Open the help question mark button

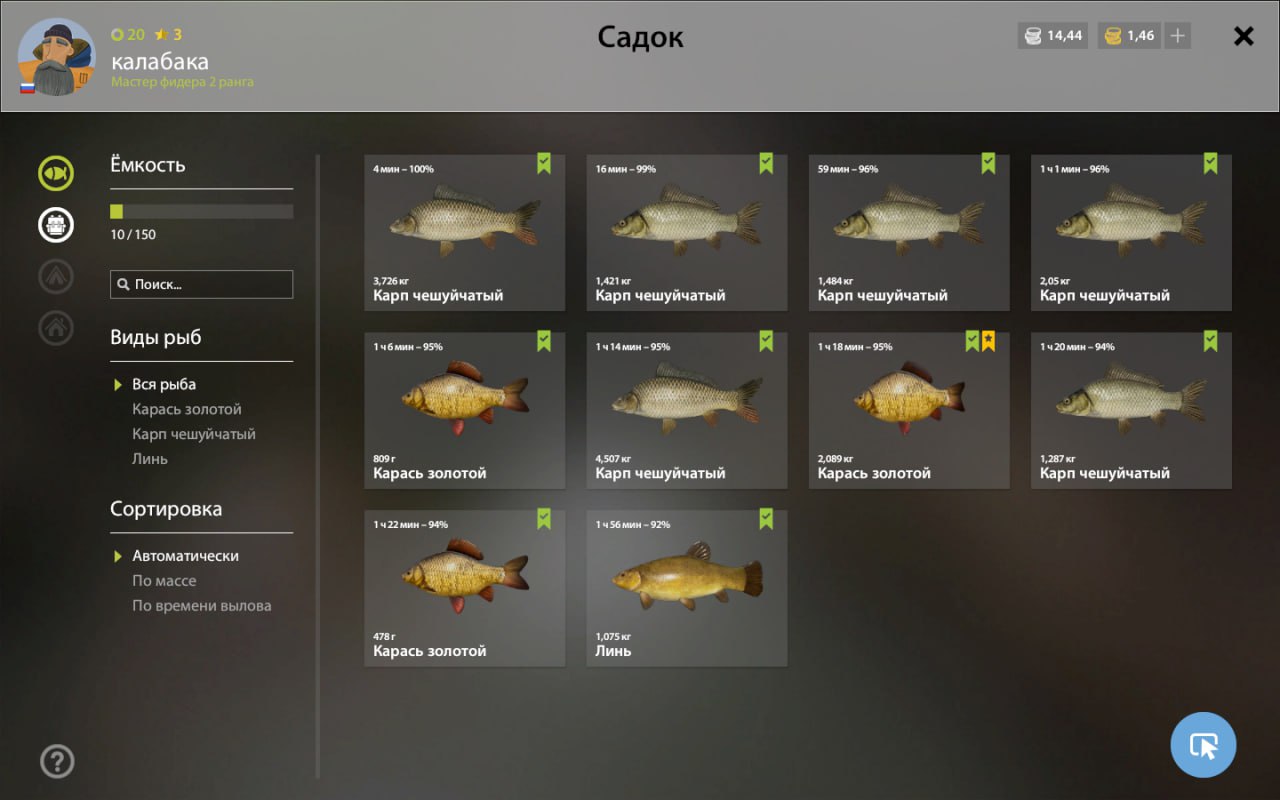[x=57, y=762]
